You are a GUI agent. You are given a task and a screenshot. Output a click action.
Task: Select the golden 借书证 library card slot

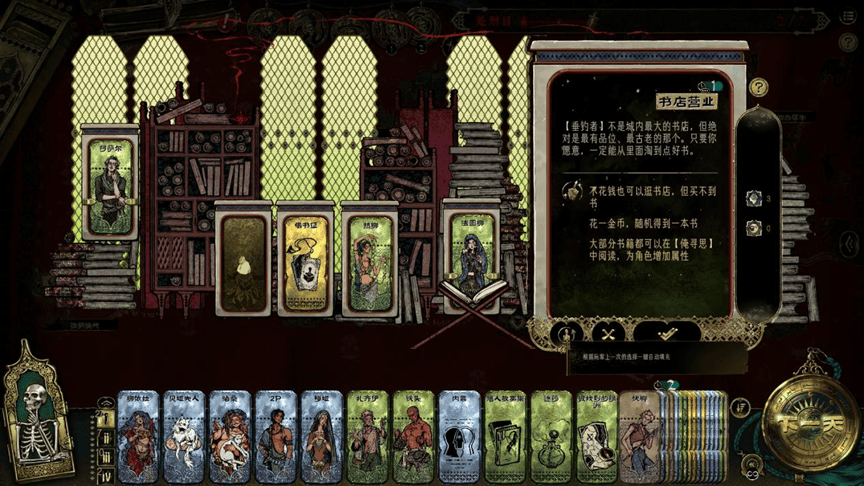pos(304,260)
